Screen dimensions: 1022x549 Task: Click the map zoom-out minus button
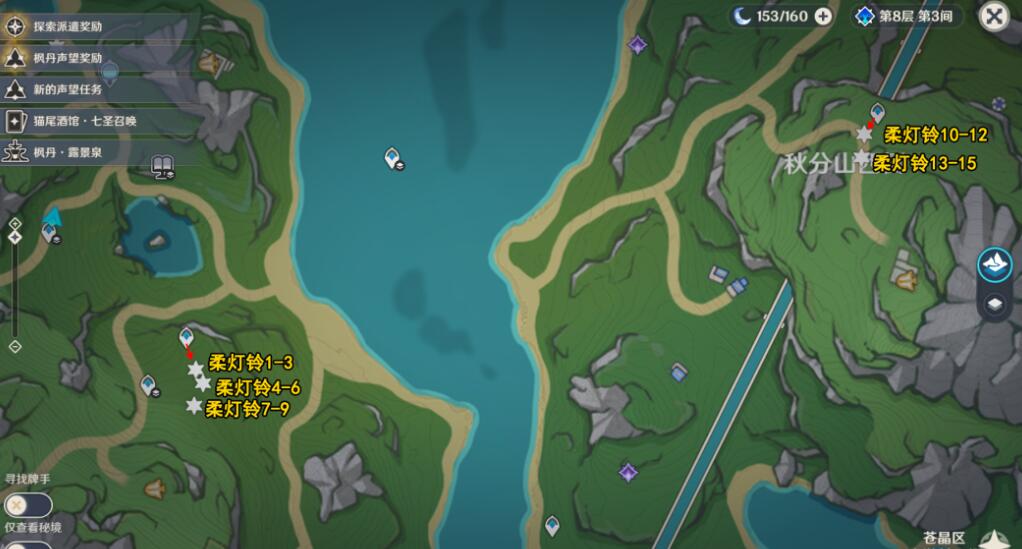[x=15, y=346]
